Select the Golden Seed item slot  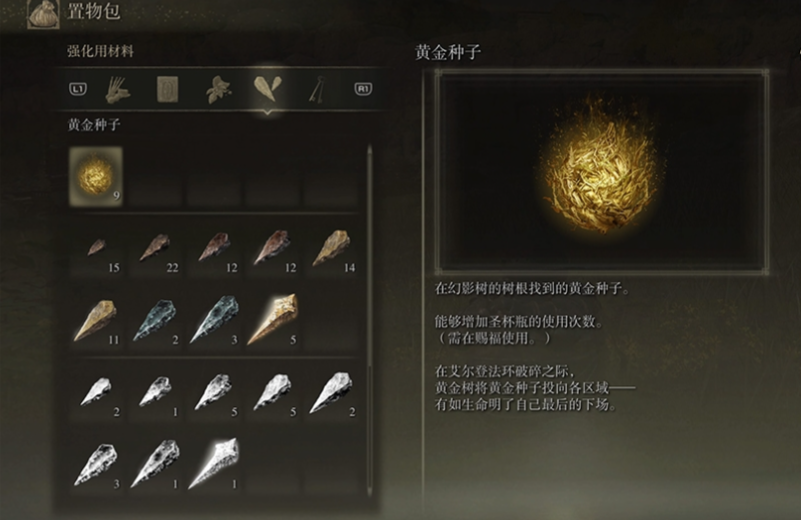pos(97,176)
